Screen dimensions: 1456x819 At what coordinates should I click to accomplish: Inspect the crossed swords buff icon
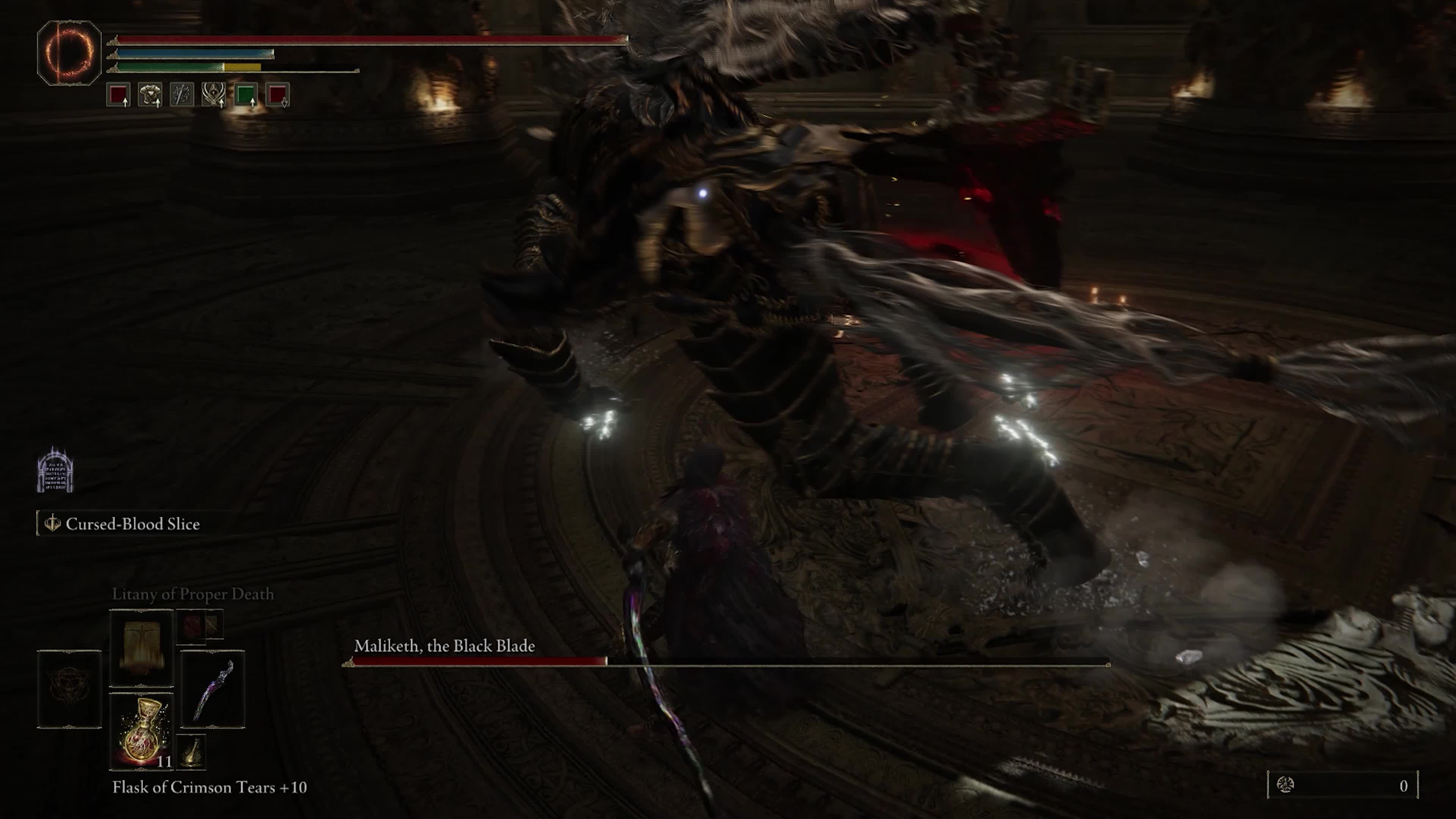182,94
